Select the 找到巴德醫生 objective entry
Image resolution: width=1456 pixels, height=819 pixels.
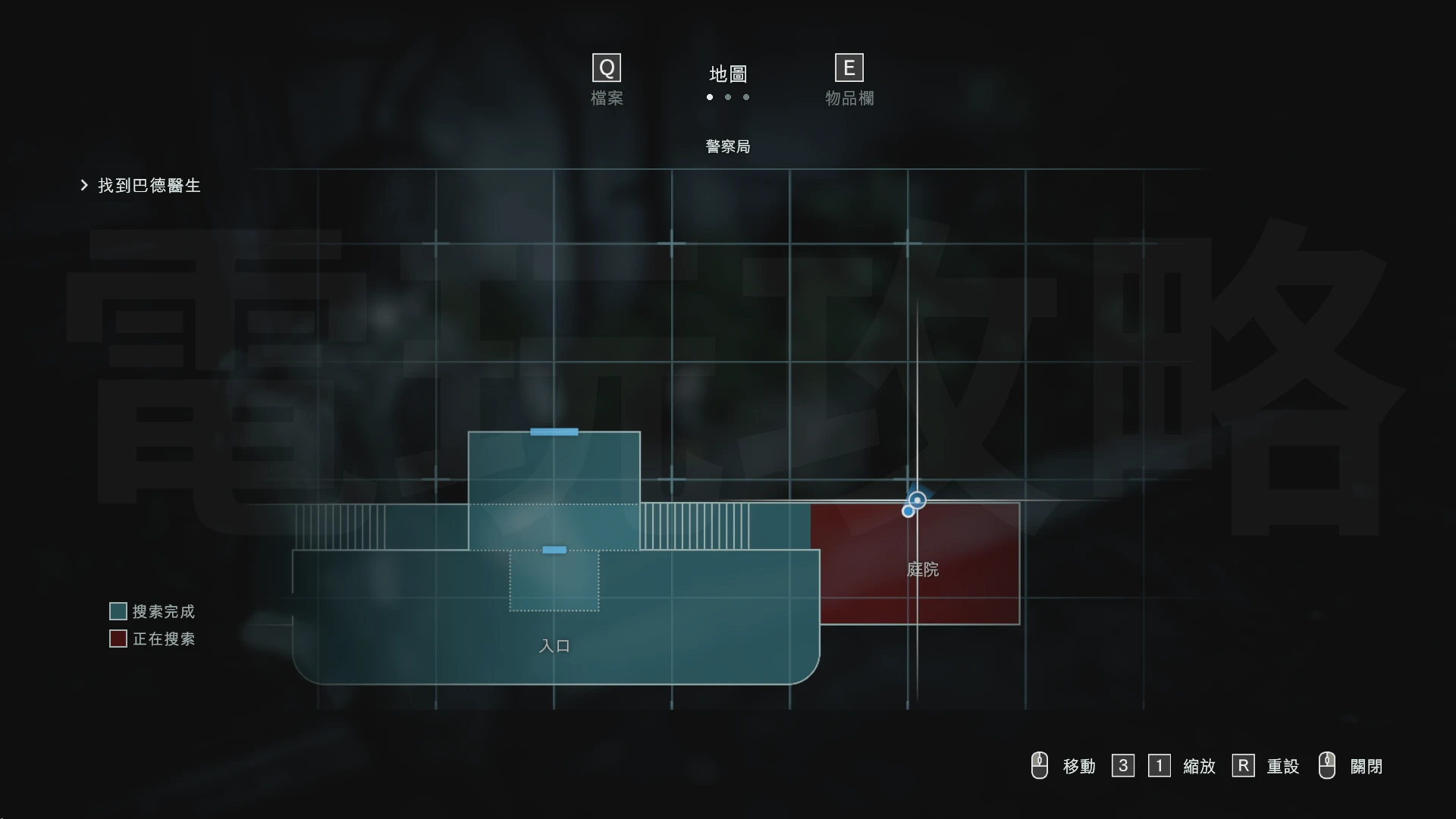[149, 186]
